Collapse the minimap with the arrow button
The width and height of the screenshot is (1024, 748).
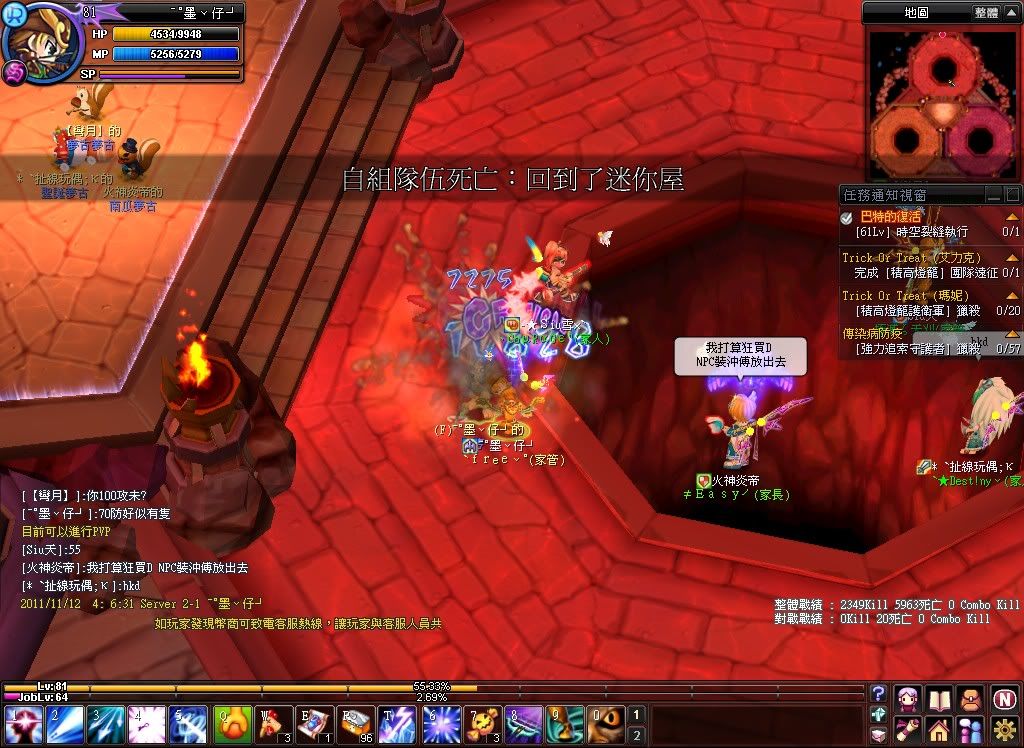1011,13
